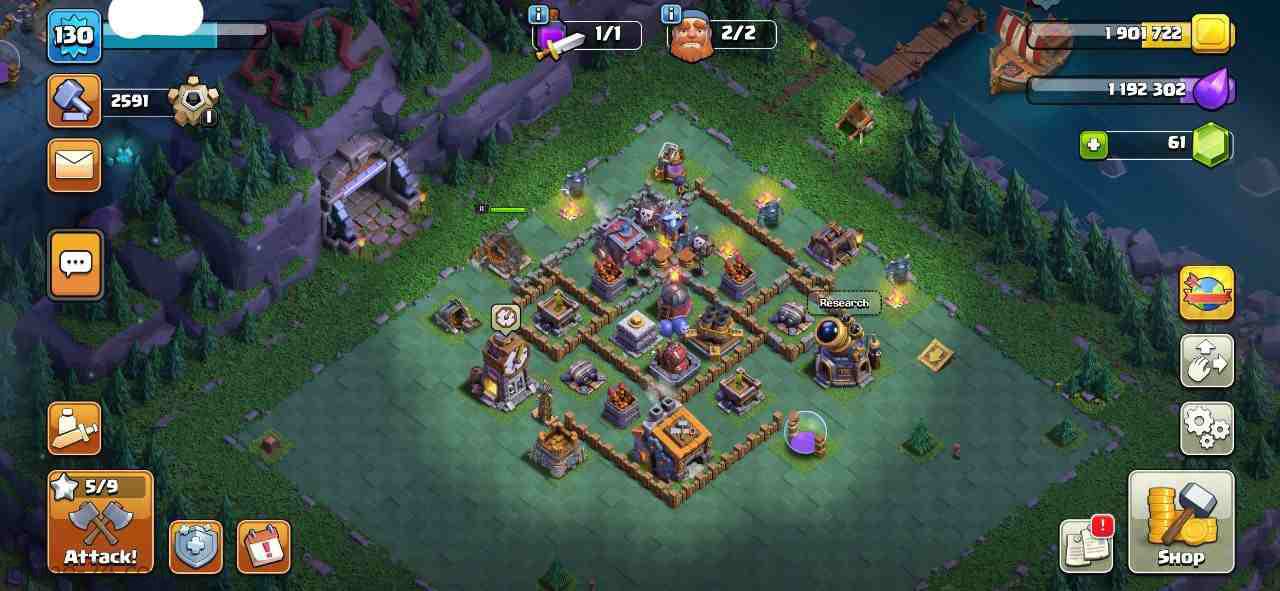Screen dimensions: 1280x591
Task: Start a battle with the Attack! button
Action: (100, 522)
